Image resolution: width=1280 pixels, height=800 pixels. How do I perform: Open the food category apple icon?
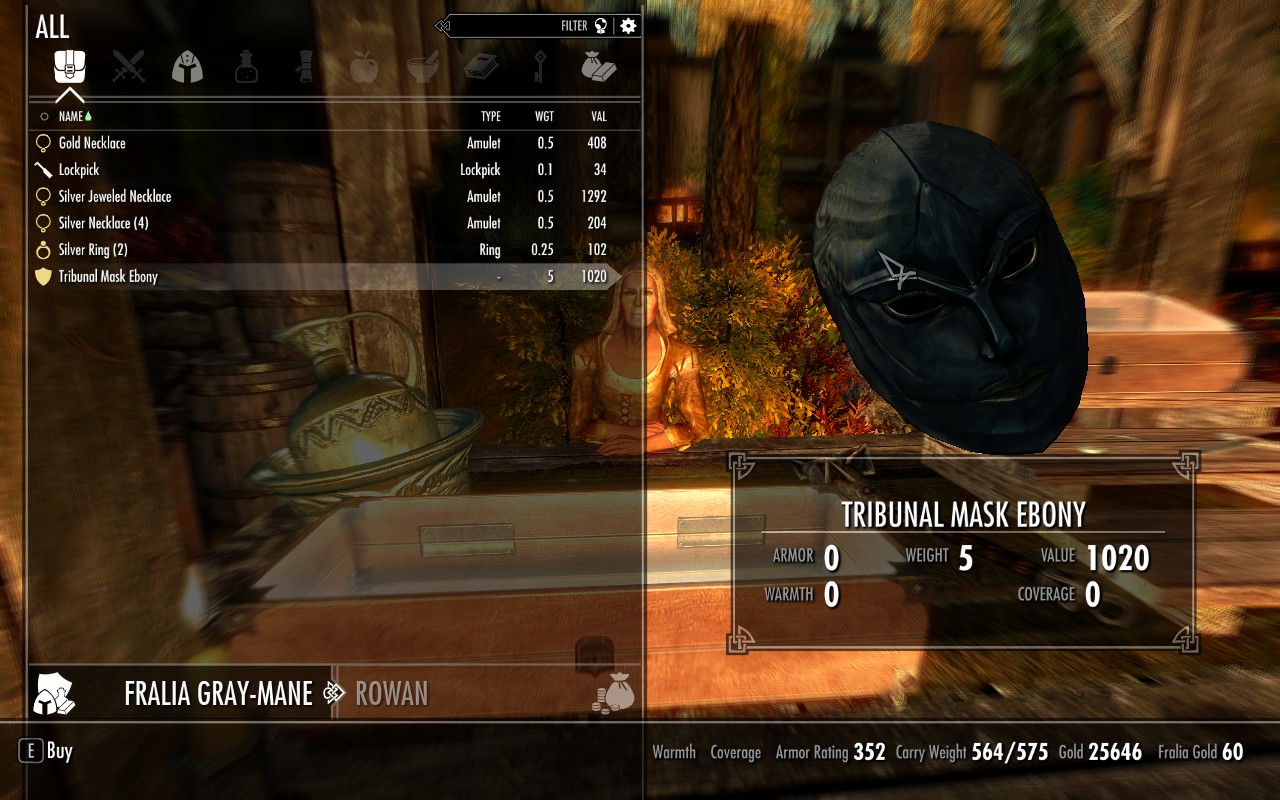click(x=363, y=67)
